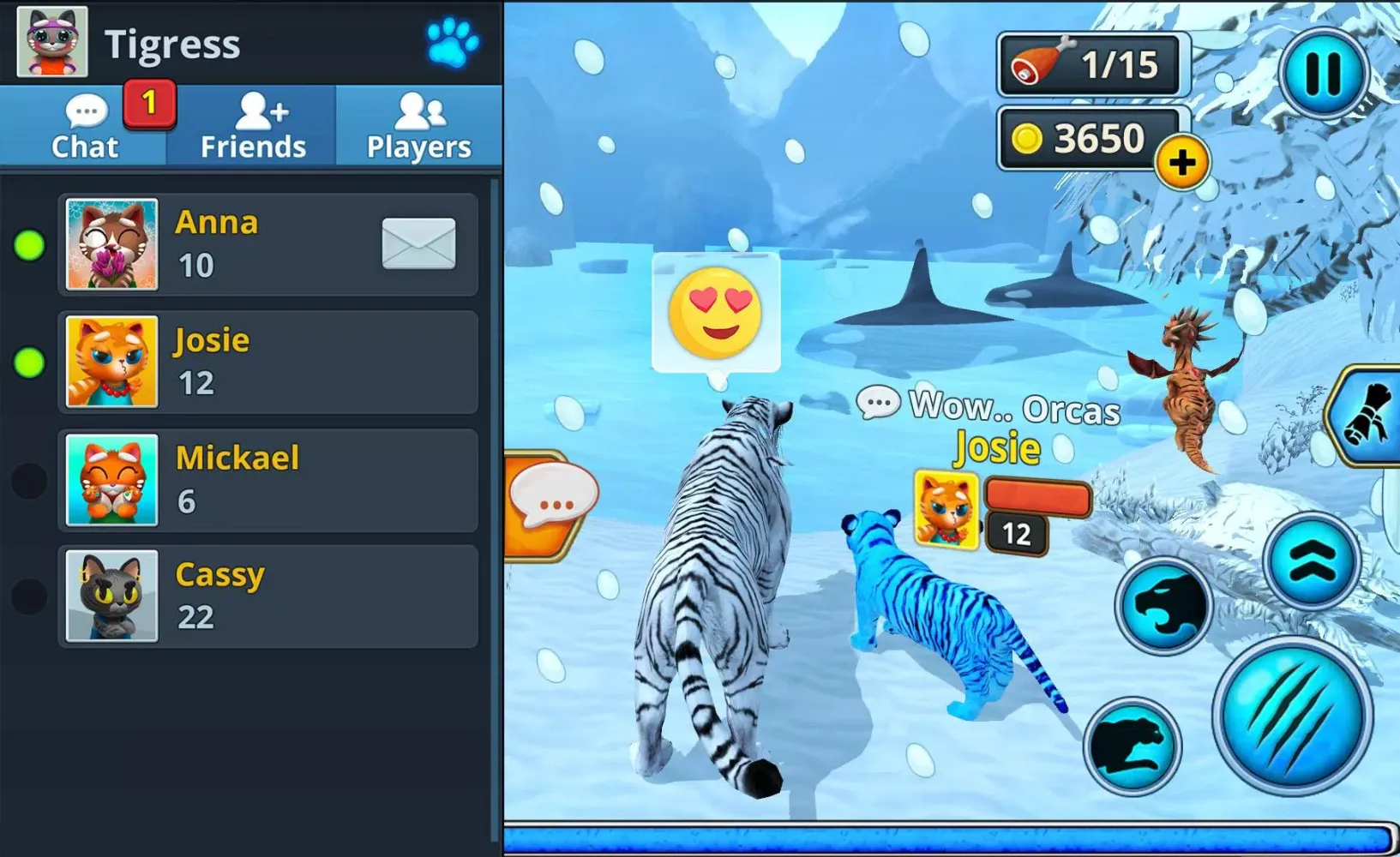
Task: Toggle Mickael's offline status dot
Action: pyautogui.click(x=31, y=479)
